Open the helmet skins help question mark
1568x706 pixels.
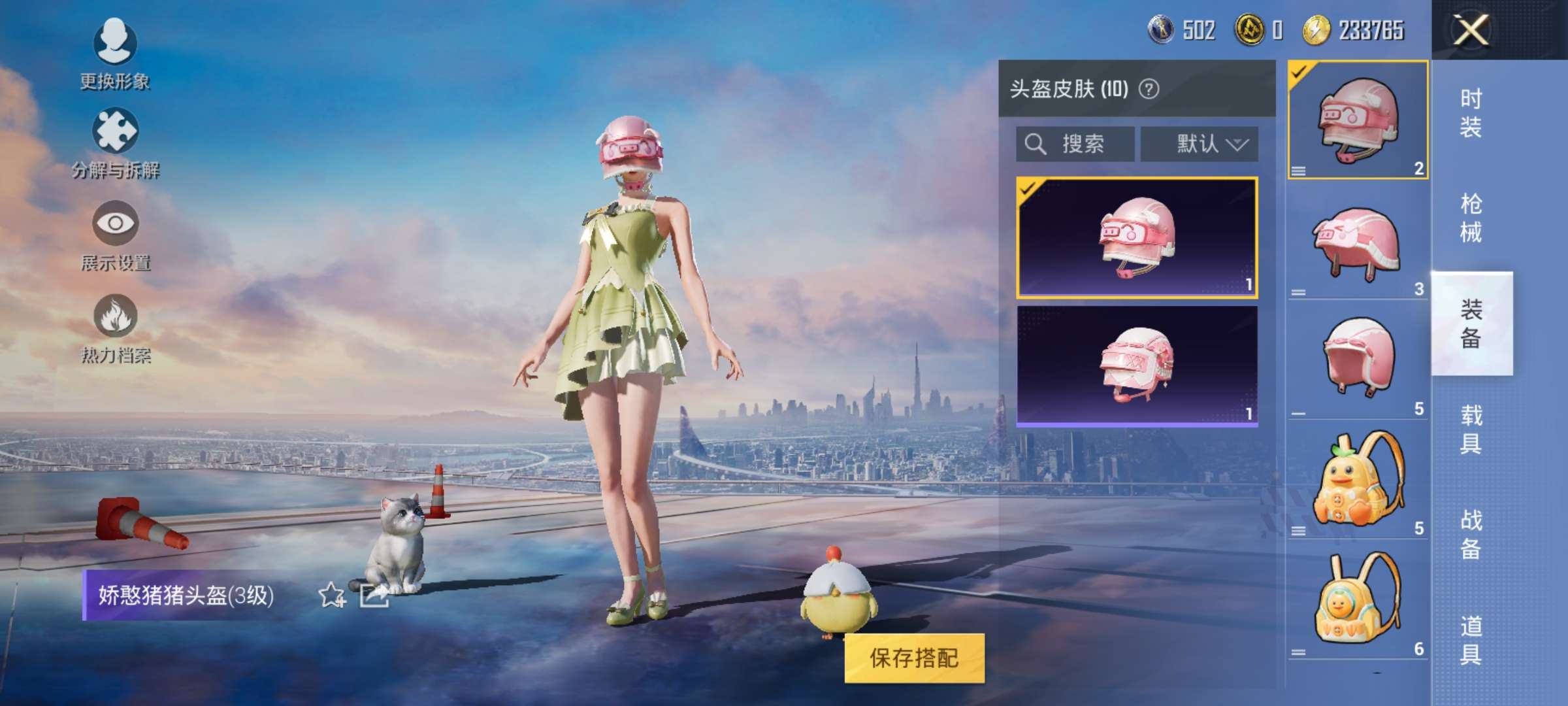(x=1150, y=88)
